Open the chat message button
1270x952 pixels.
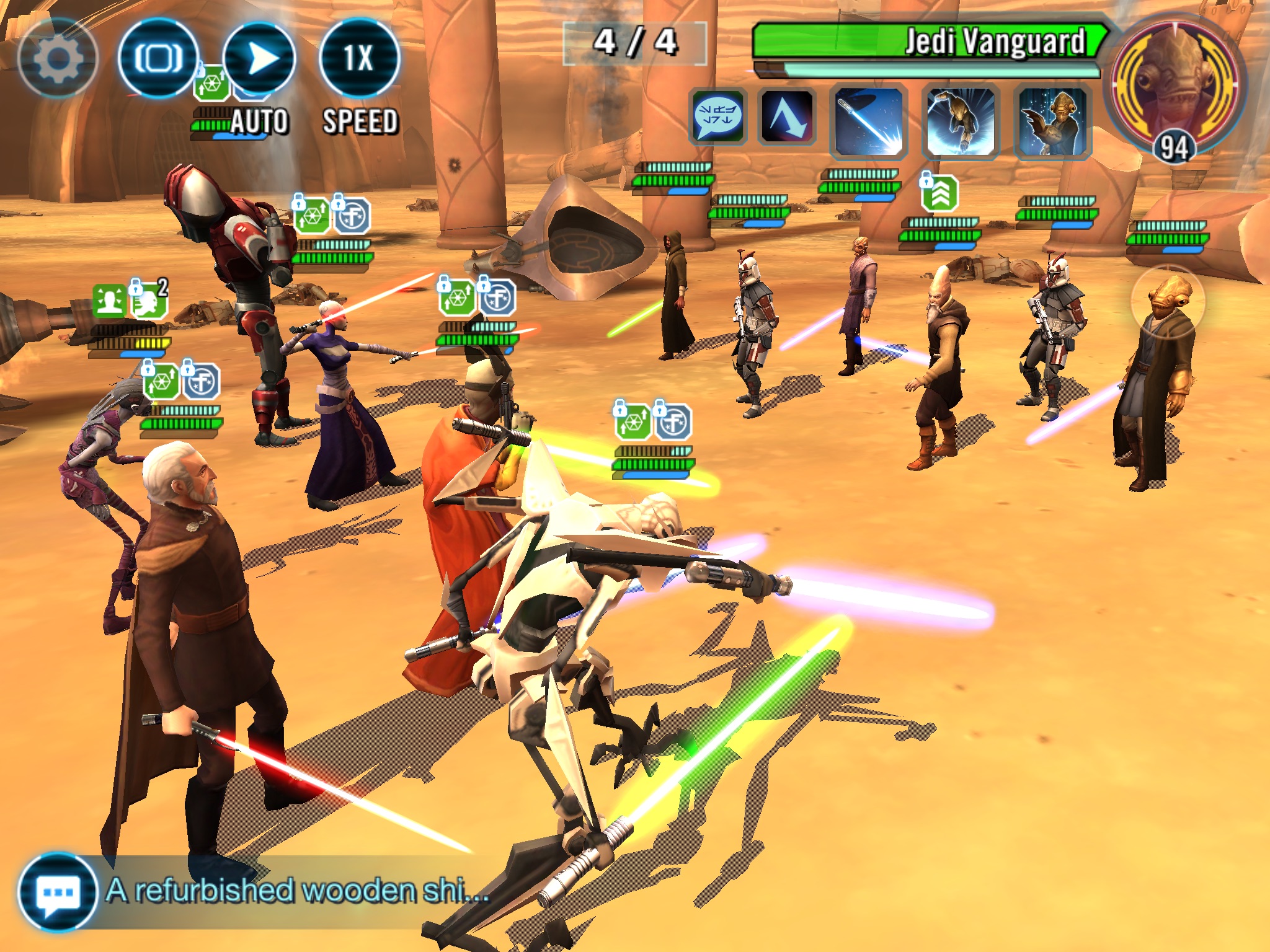[x=57, y=892]
